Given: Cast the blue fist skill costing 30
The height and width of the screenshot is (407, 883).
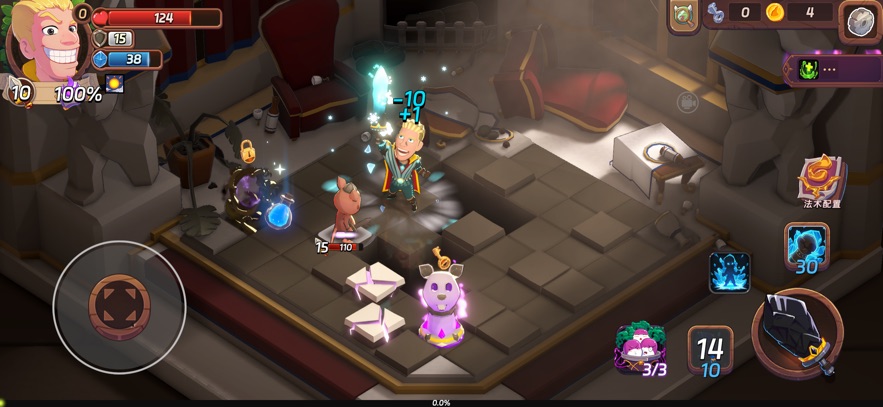Looking at the screenshot, I should (806, 245).
